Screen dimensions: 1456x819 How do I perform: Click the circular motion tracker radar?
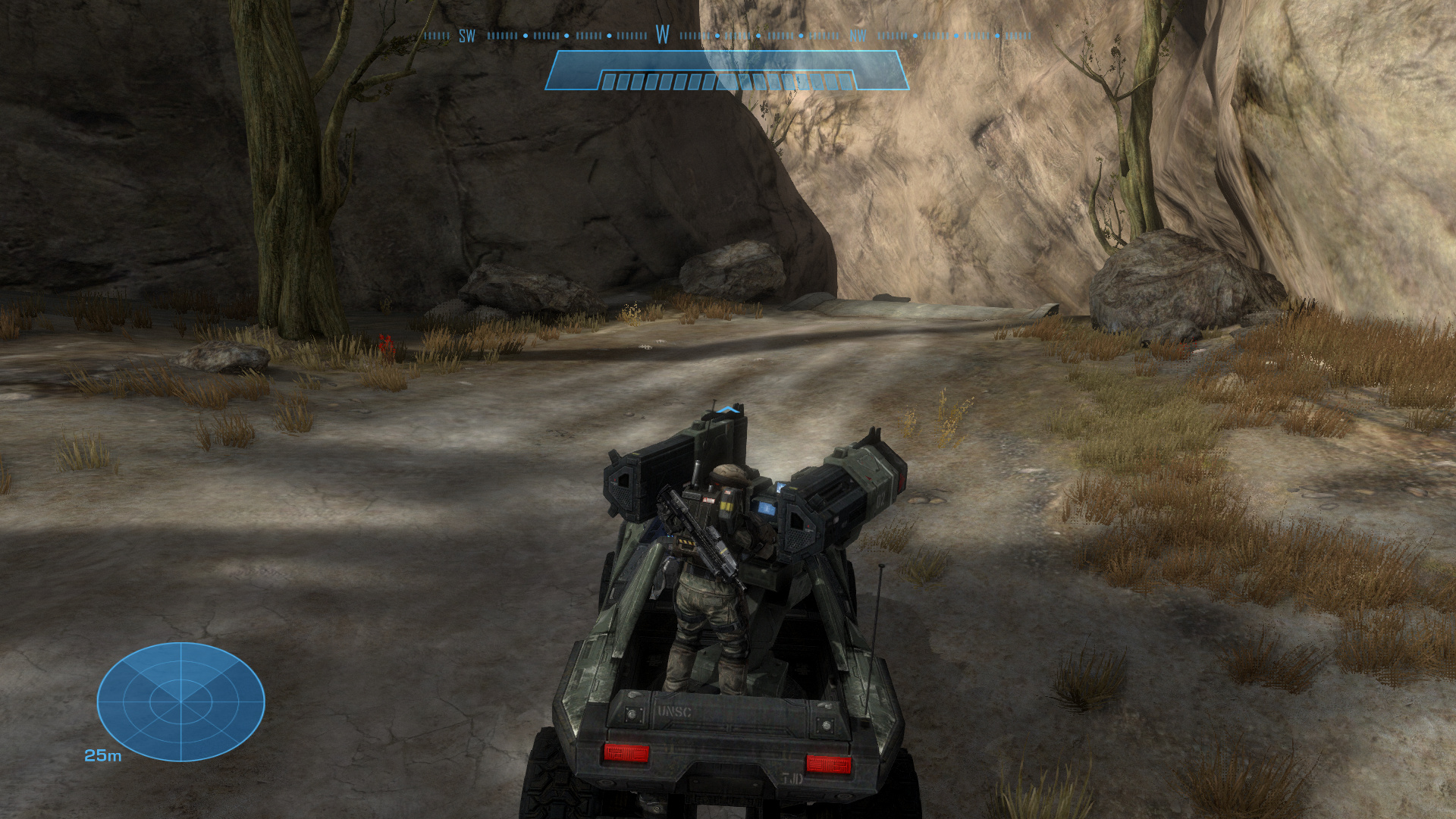[180, 701]
